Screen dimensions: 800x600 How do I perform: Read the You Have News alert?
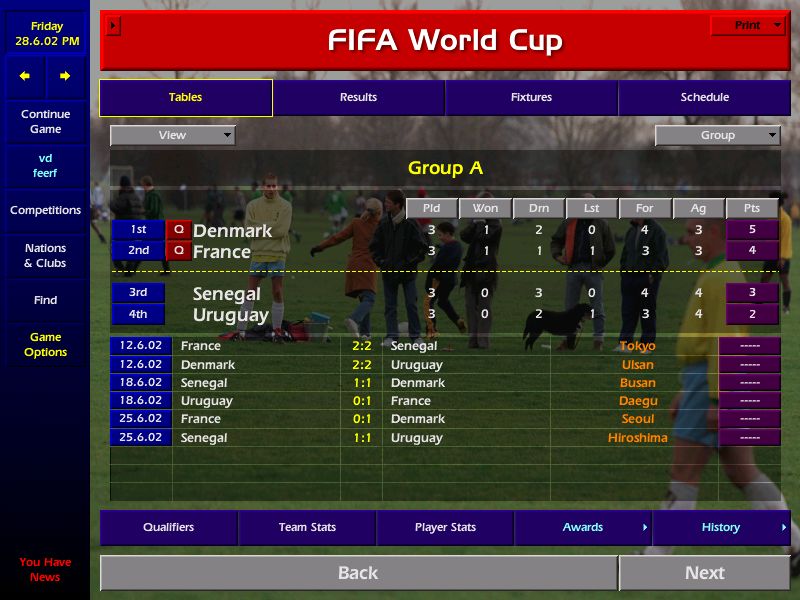45,569
